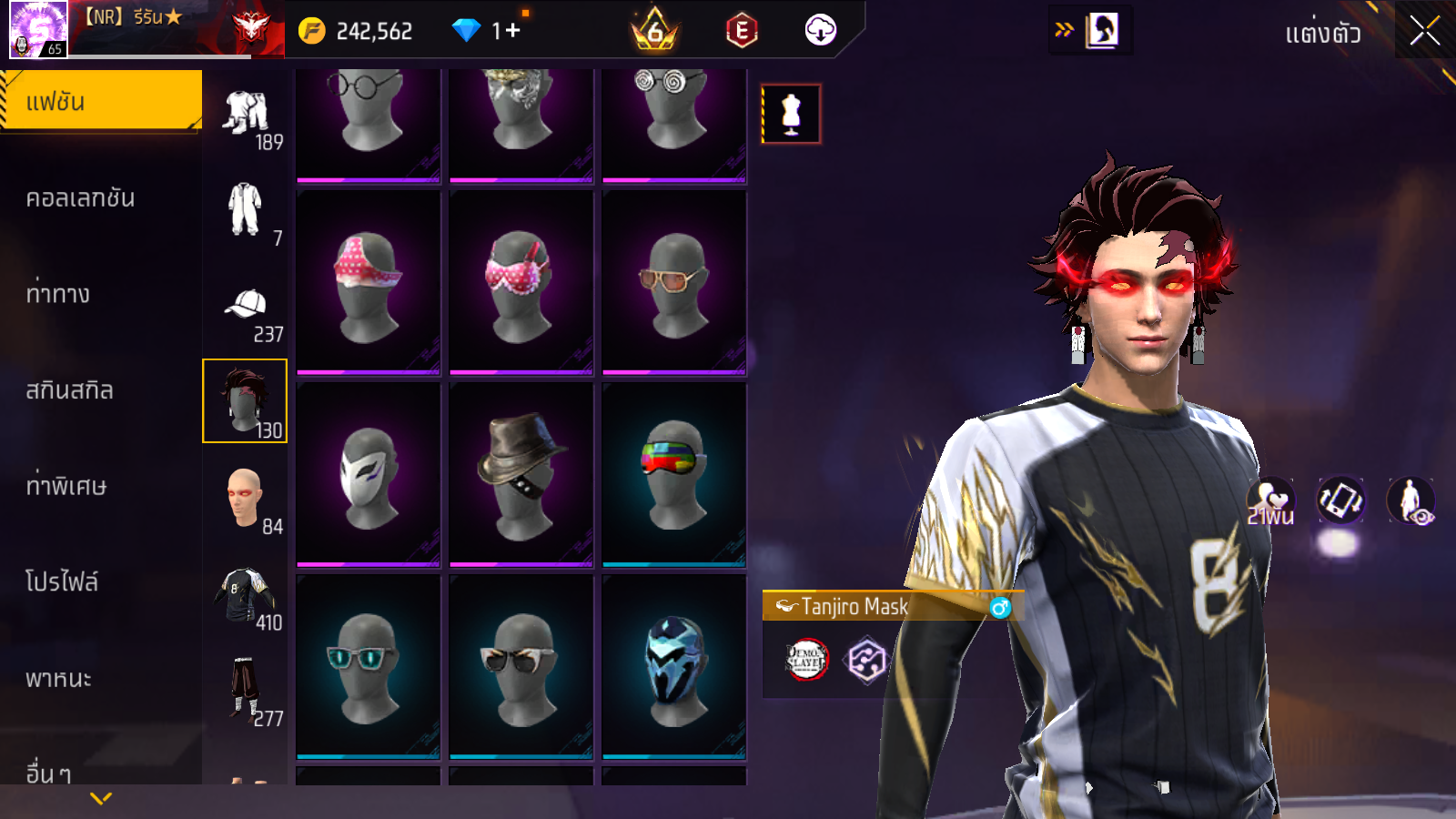Select the แฟชัน tab
This screenshot has width=1456, height=819.
tap(100, 101)
